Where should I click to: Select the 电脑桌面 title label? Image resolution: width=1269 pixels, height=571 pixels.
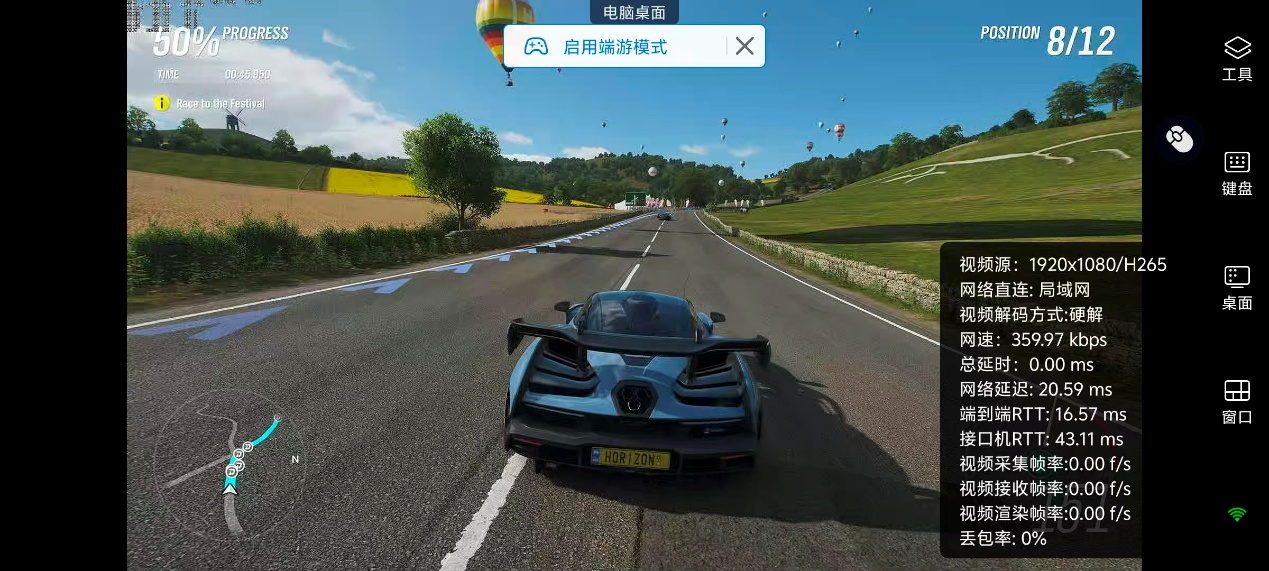pos(634,12)
